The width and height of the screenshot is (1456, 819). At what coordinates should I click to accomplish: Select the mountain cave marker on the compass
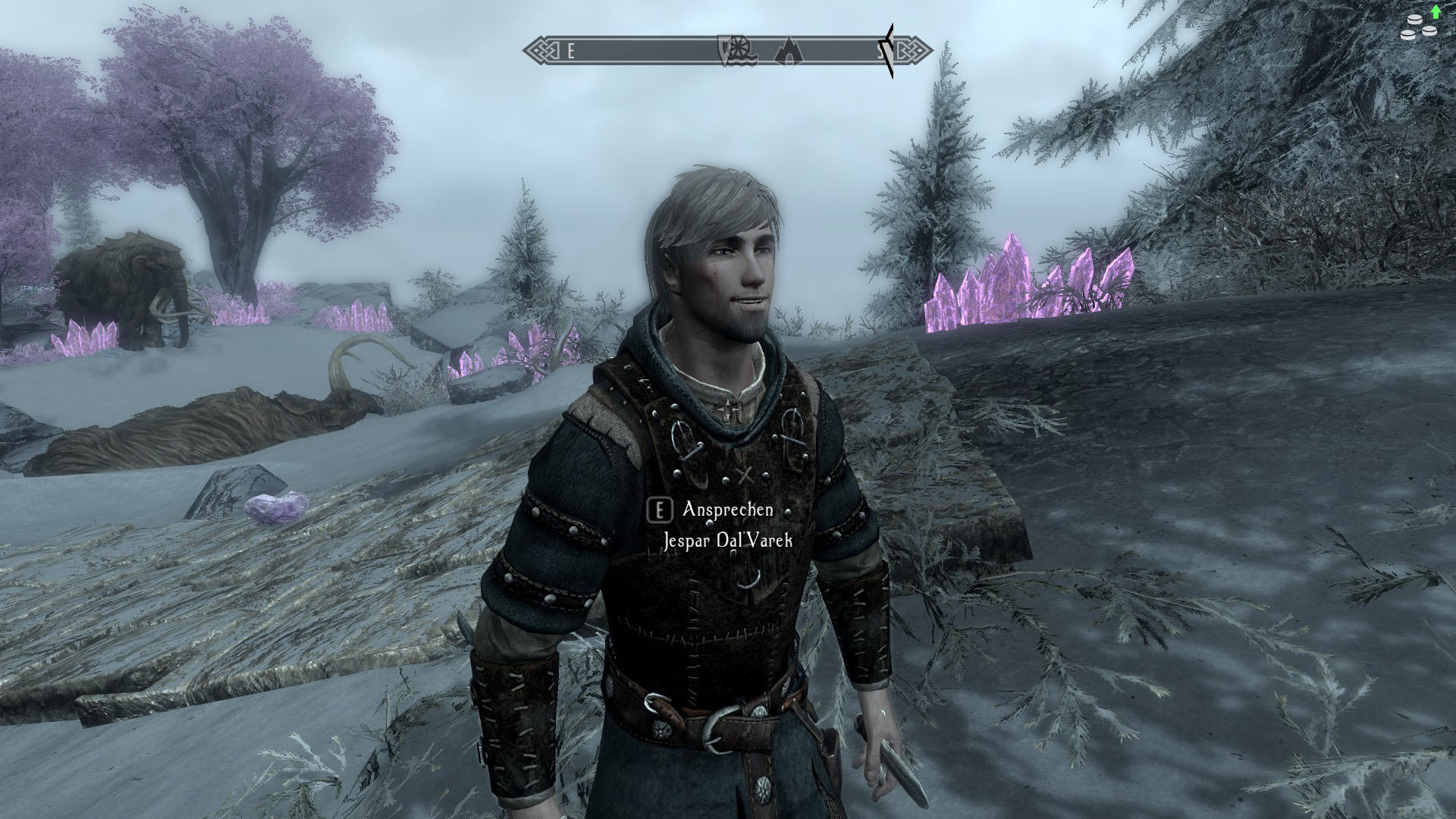click(789, 52)
